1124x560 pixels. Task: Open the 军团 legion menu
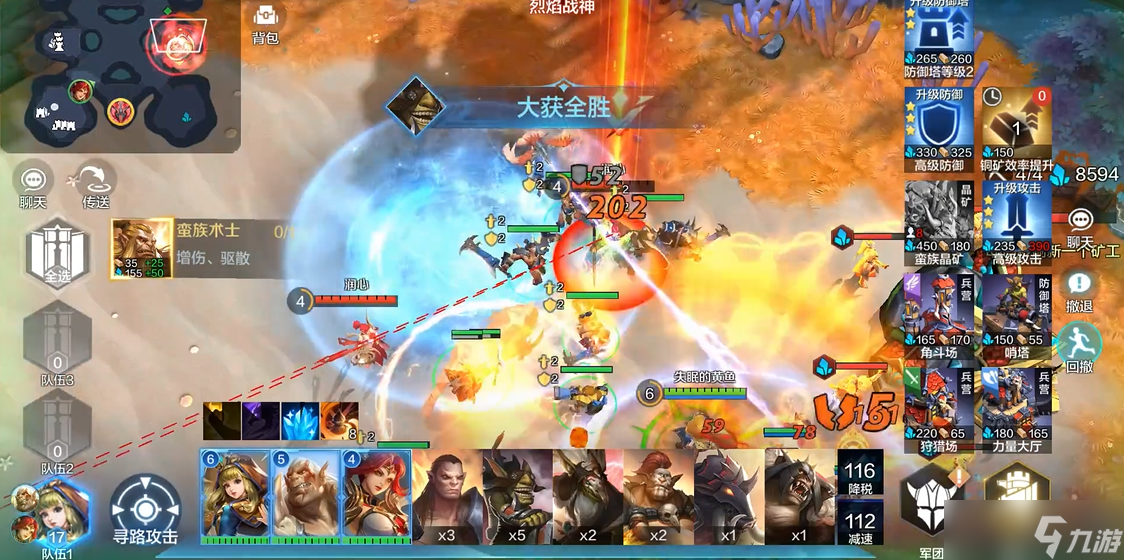pyautogui.click(x=924, y=500)
